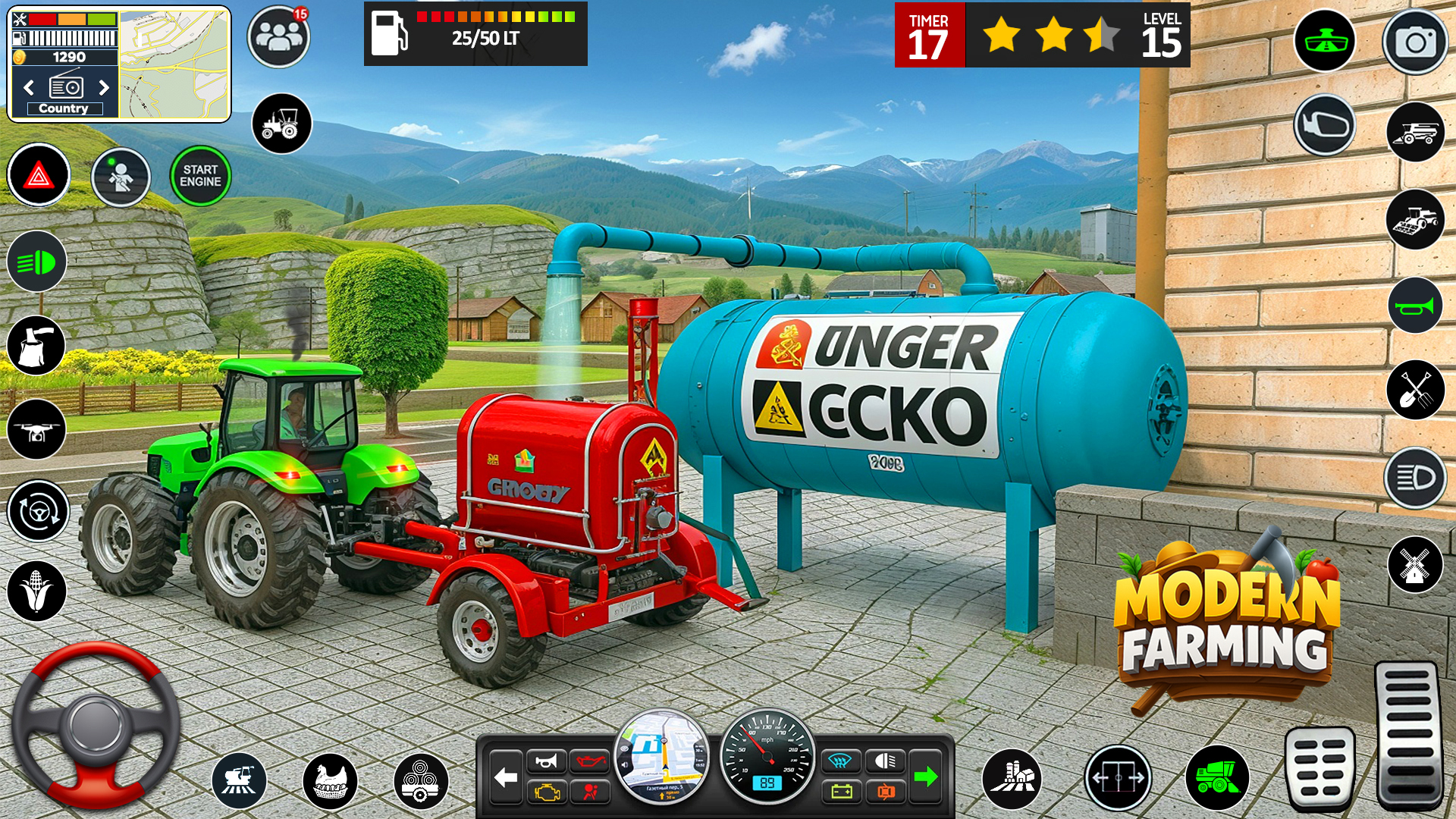The height and width of the screenshot is (819, 1456).
Task: Choose the green combine harvester icon
Action: [1216, 778]
